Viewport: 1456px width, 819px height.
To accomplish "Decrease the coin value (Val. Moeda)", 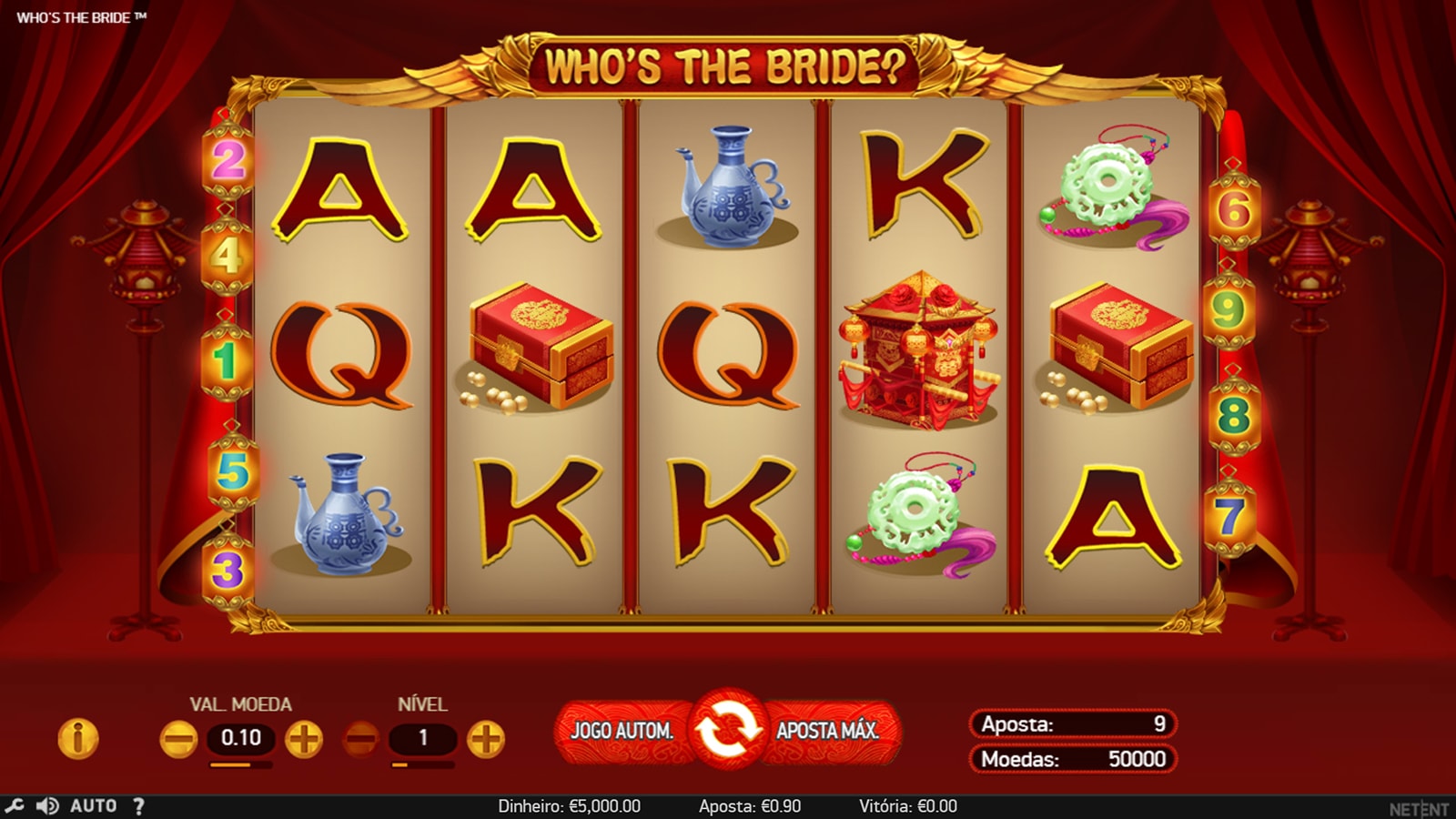I will (178, 739).
